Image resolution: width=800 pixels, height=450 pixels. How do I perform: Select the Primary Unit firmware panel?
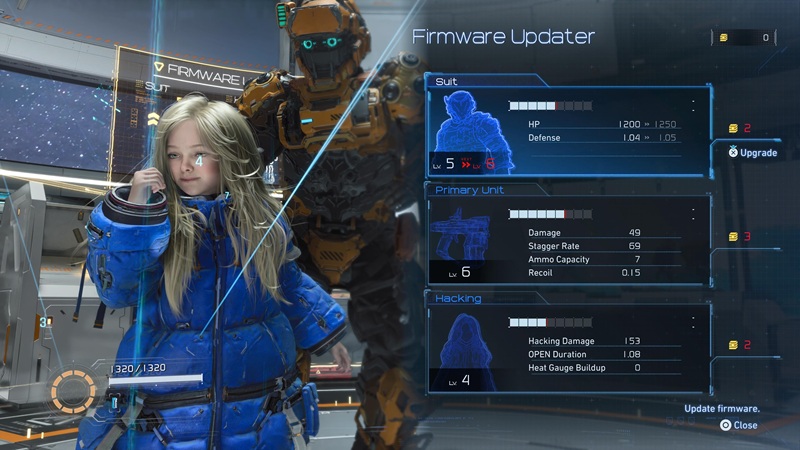[568, 240]
